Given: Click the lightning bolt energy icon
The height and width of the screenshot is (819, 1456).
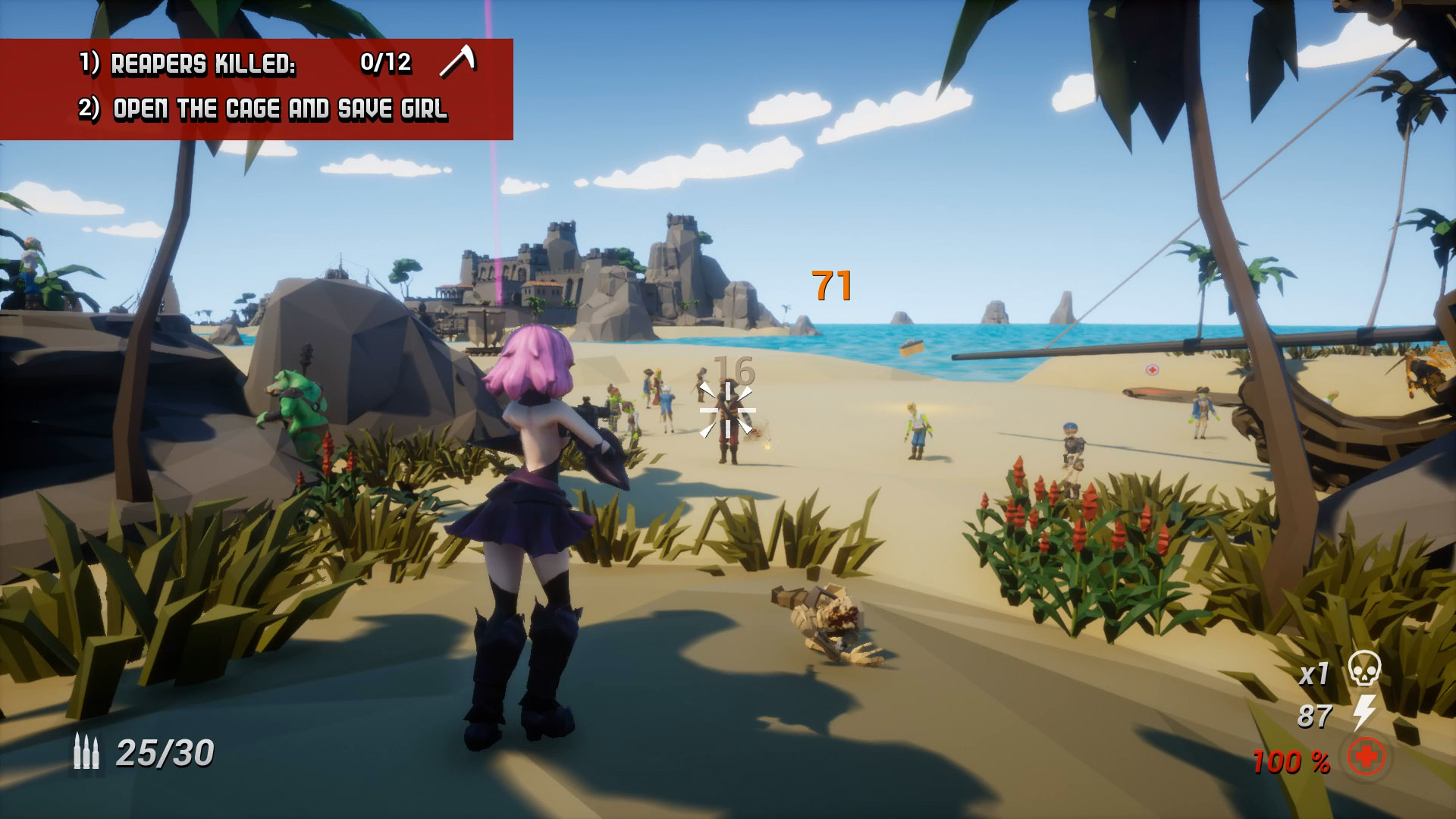Looking at the screenshot, I should (1364, 713).
